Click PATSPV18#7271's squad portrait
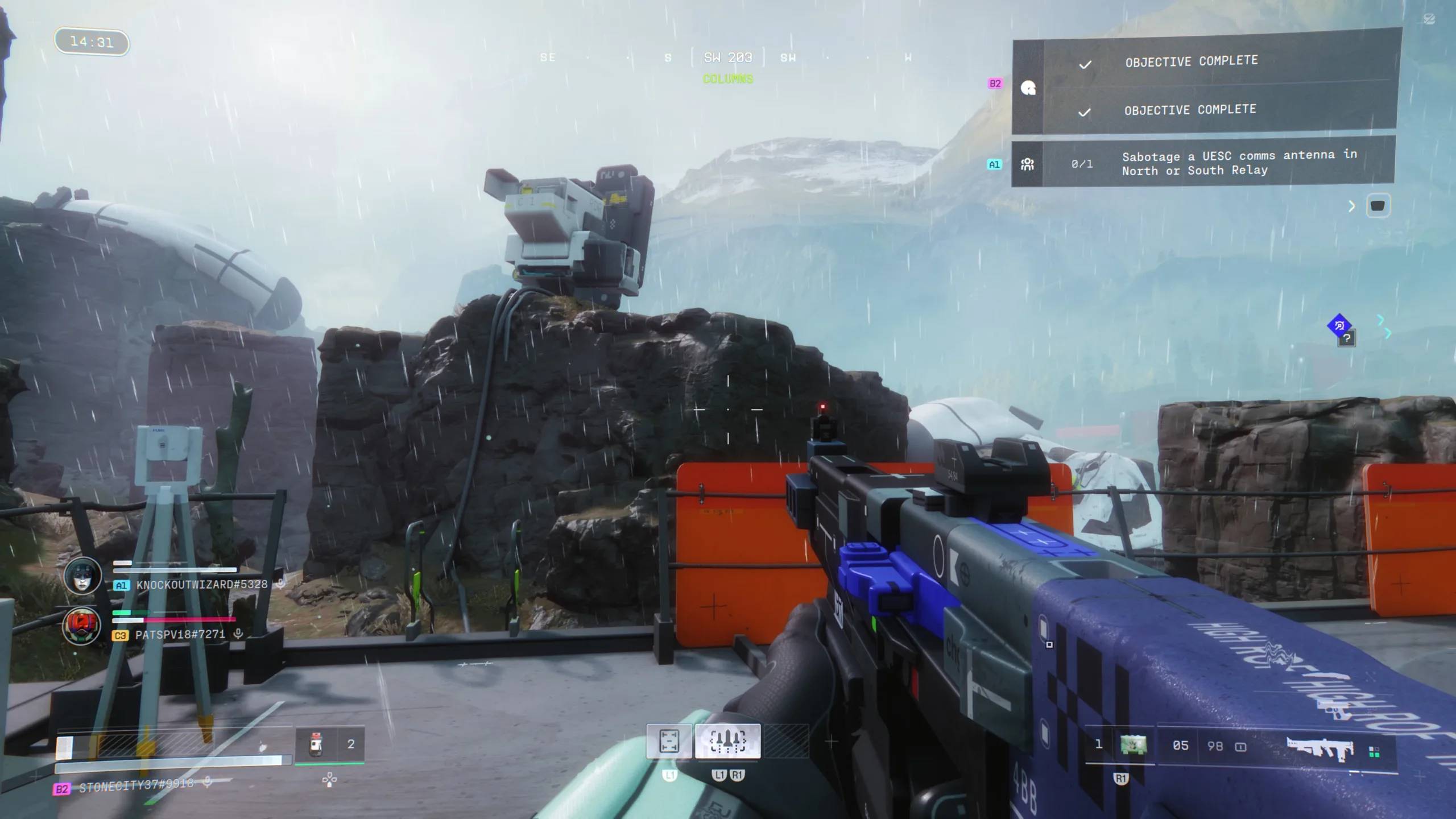The image size is (1456, 819). [x=82, y=626]
